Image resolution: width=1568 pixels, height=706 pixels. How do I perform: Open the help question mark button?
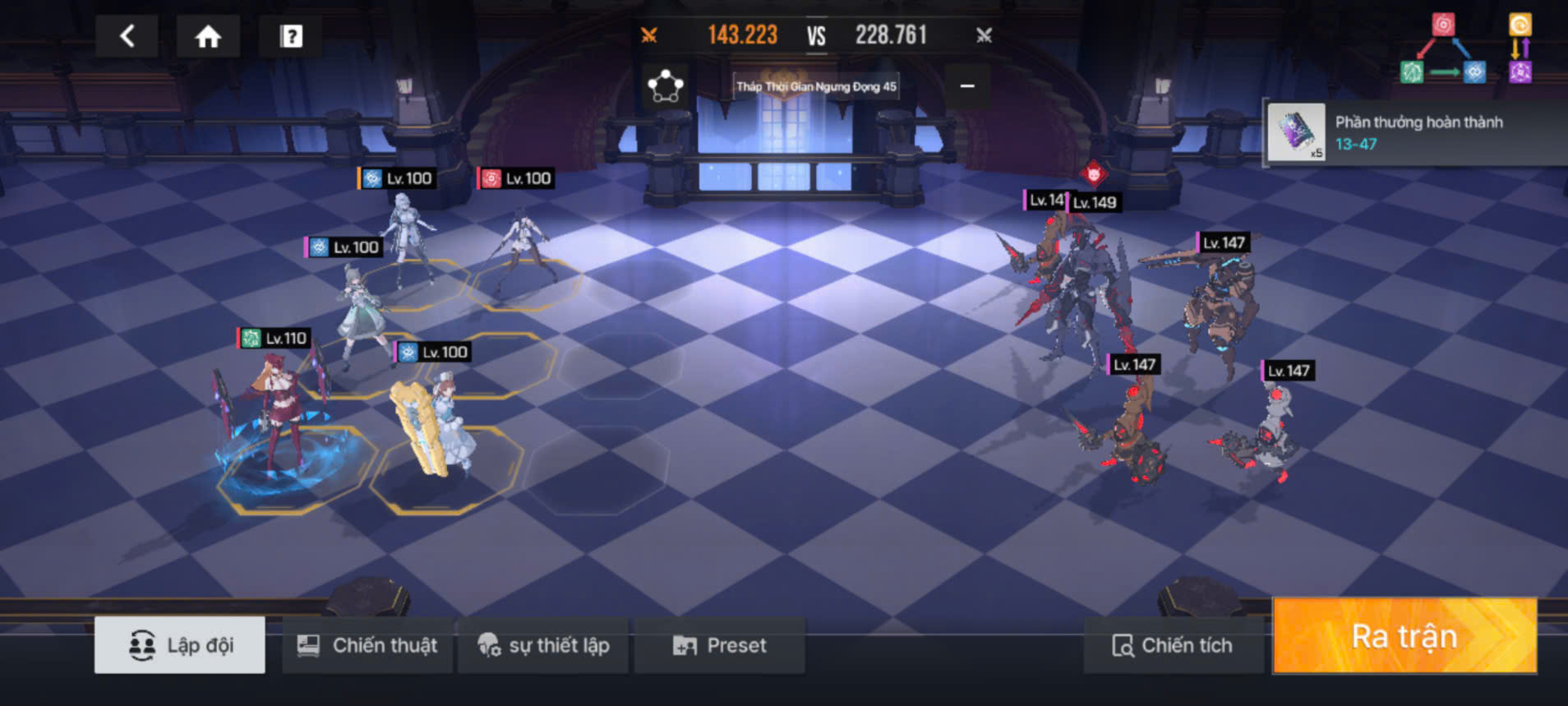tap(291, 36)
